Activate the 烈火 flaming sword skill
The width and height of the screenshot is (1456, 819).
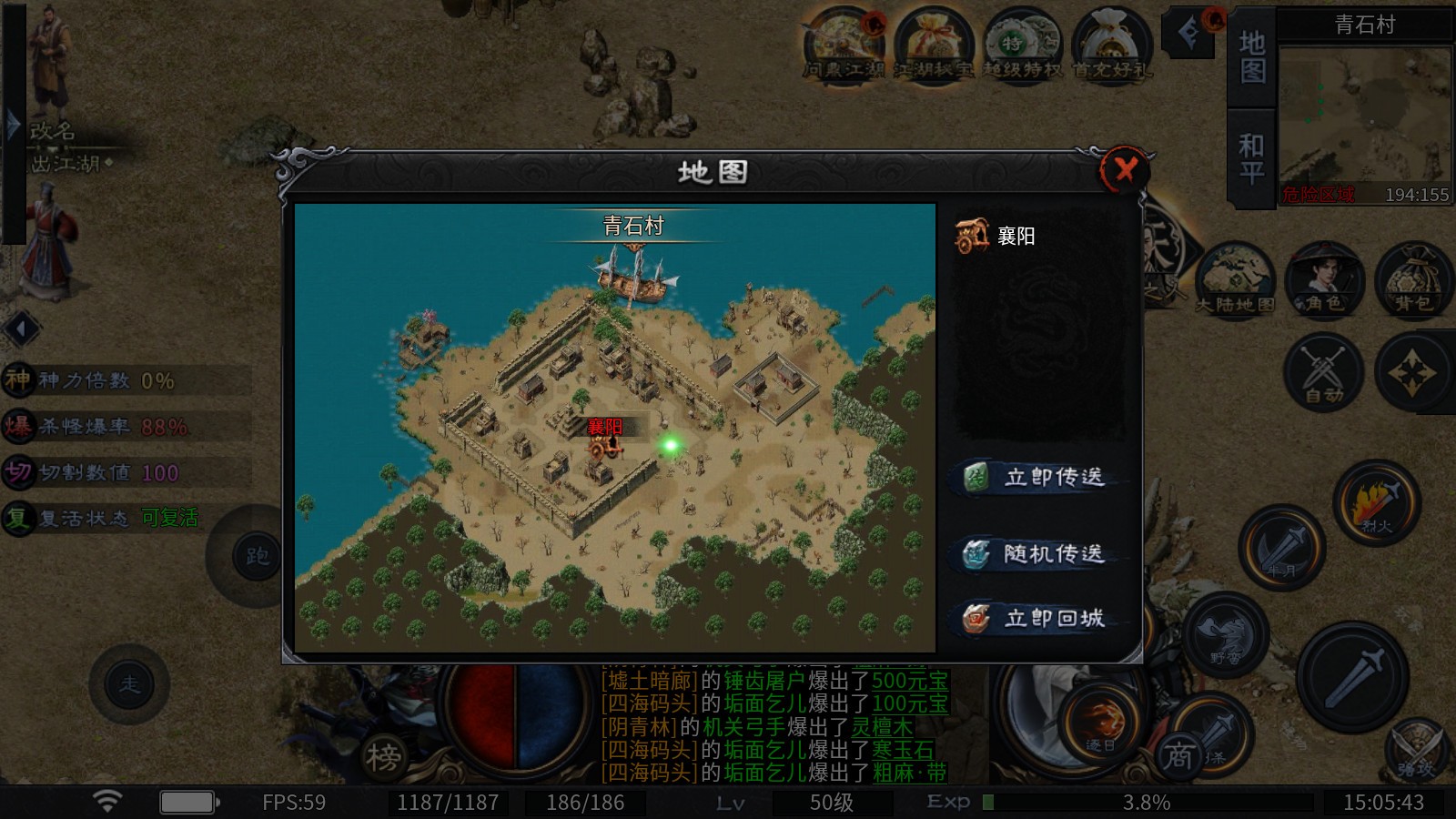pos(1376,502)
